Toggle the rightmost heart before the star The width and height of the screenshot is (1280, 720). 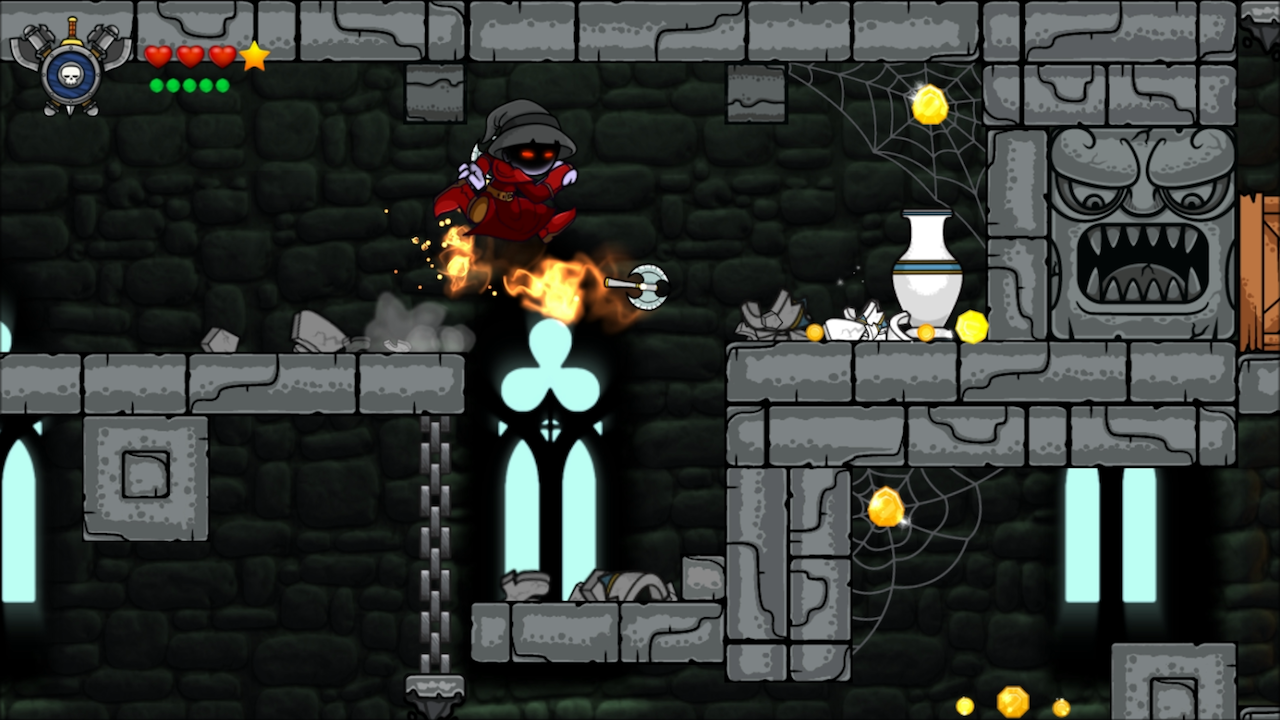(x=223, y=57)
